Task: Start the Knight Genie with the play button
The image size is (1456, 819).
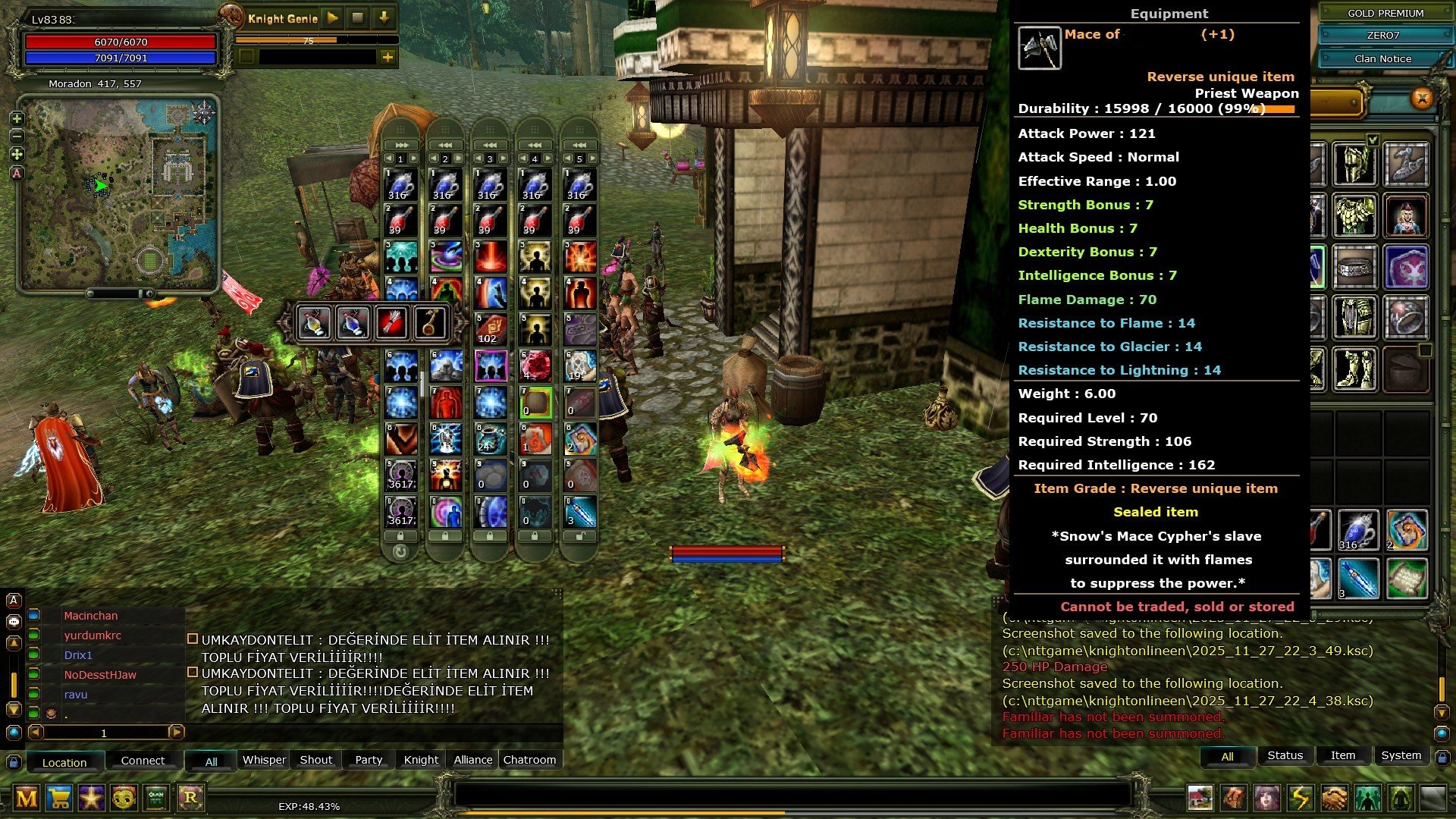Action: (332, 17)
